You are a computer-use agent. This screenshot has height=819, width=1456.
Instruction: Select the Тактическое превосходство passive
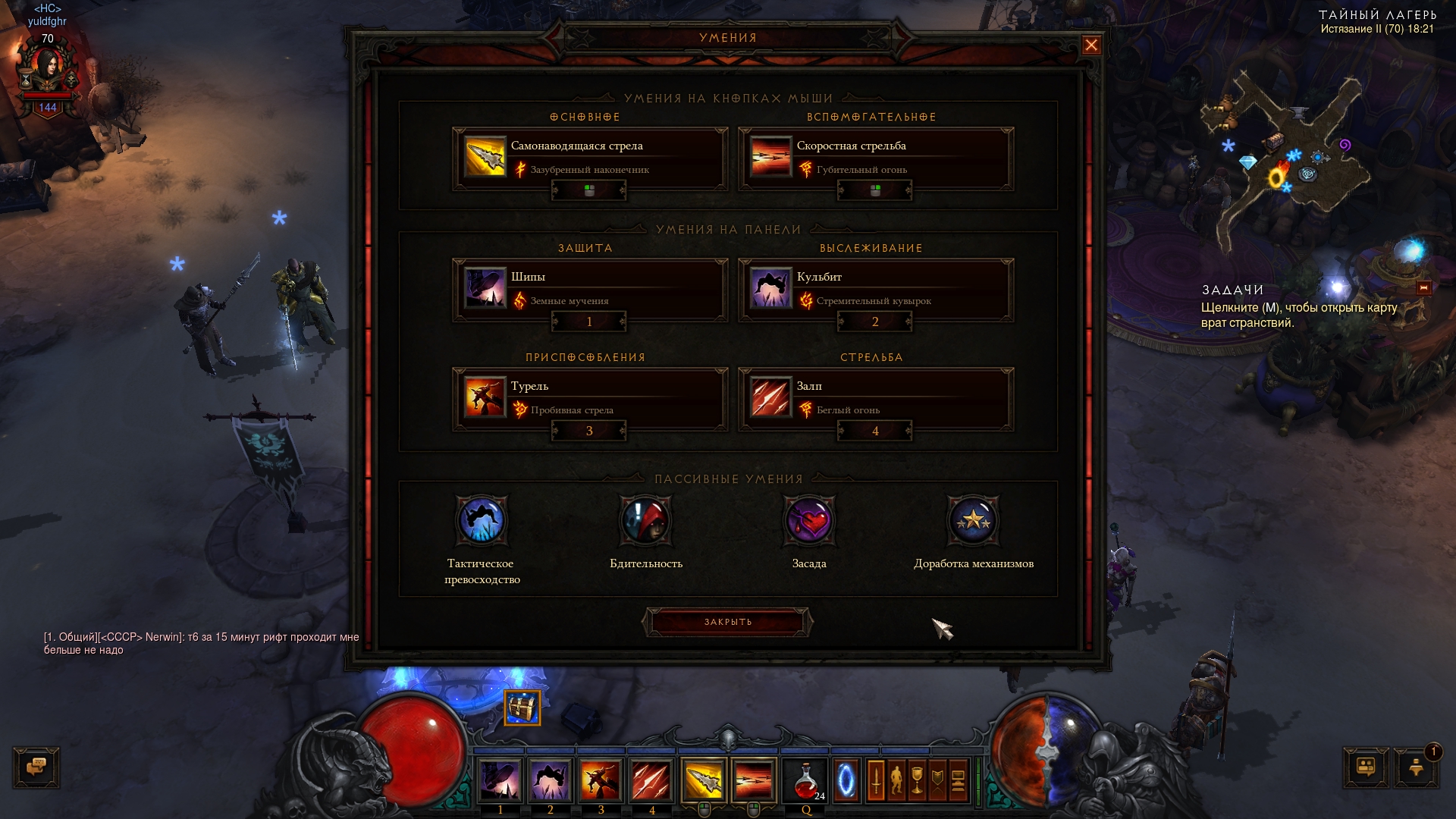(x=482, y=521)
